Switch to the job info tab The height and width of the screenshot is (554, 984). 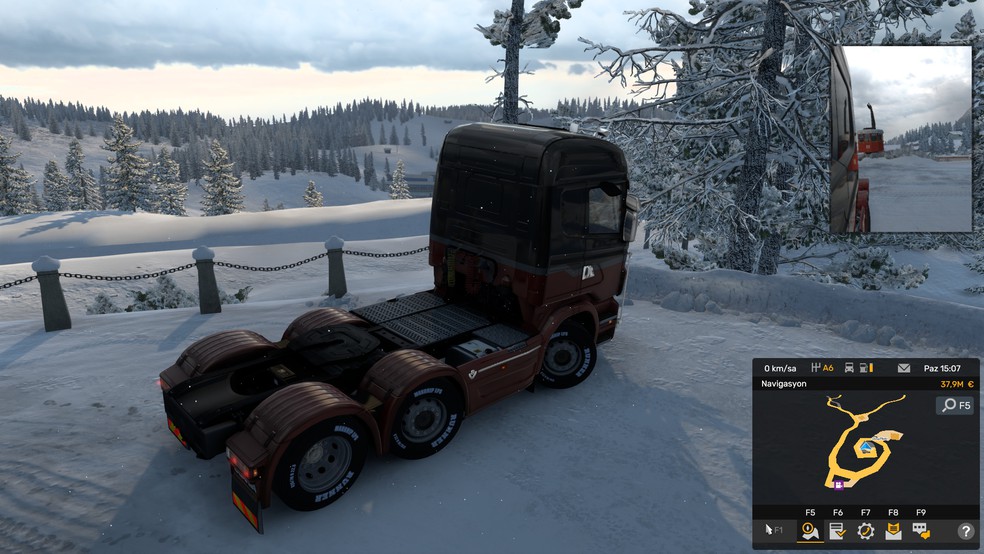[837, 531]
